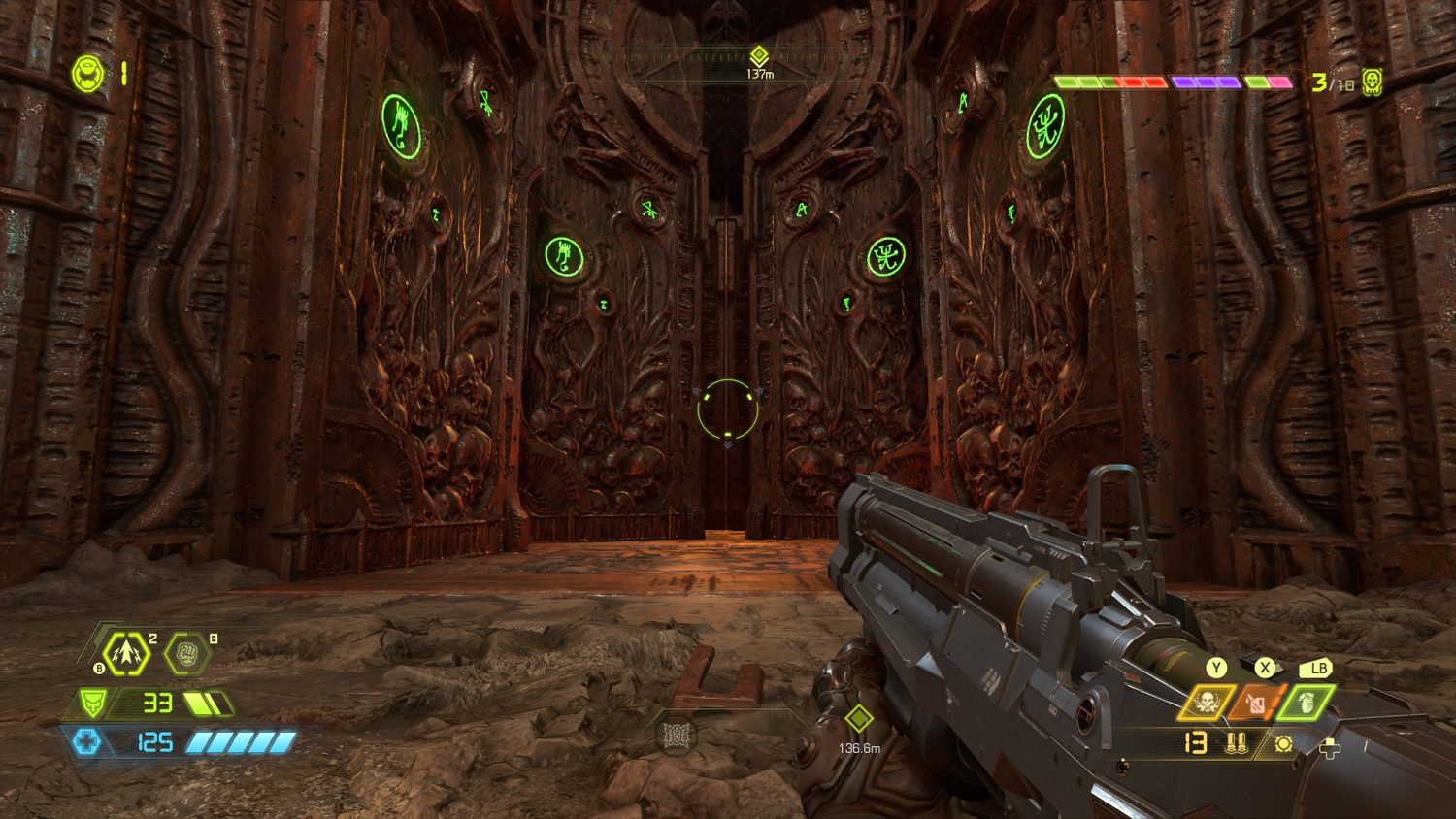Click the dash ability hexagon icon
Screen dimensions: 1456x819
point(126,654)
